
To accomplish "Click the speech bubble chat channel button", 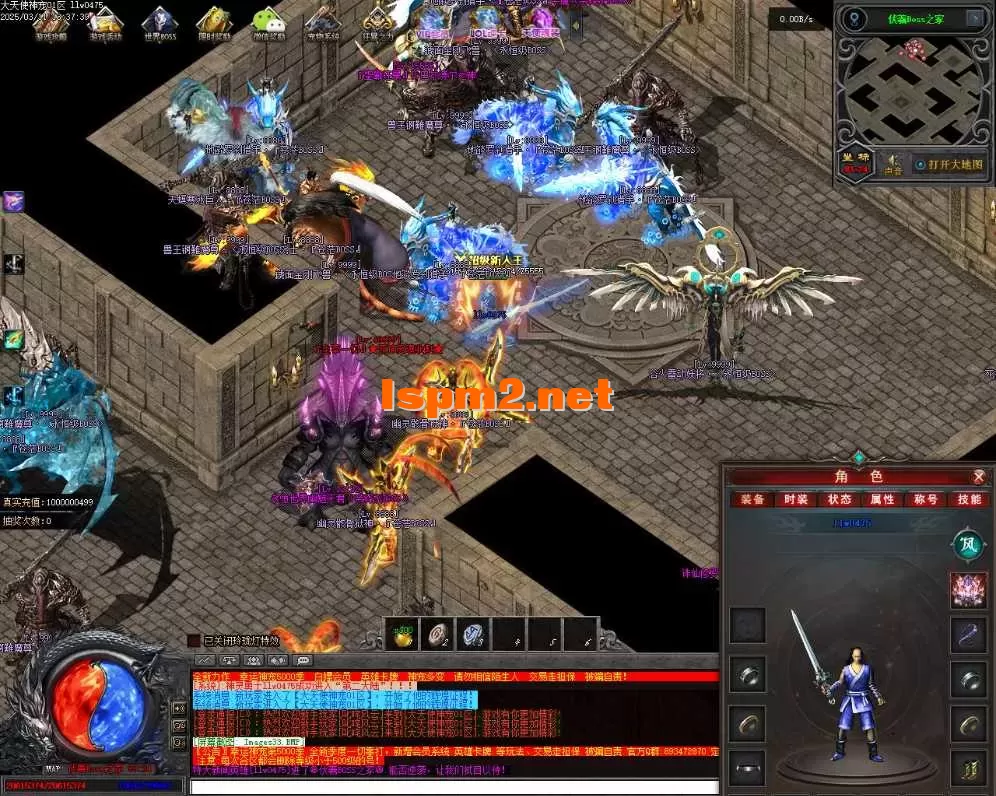I will click(303, 661).
